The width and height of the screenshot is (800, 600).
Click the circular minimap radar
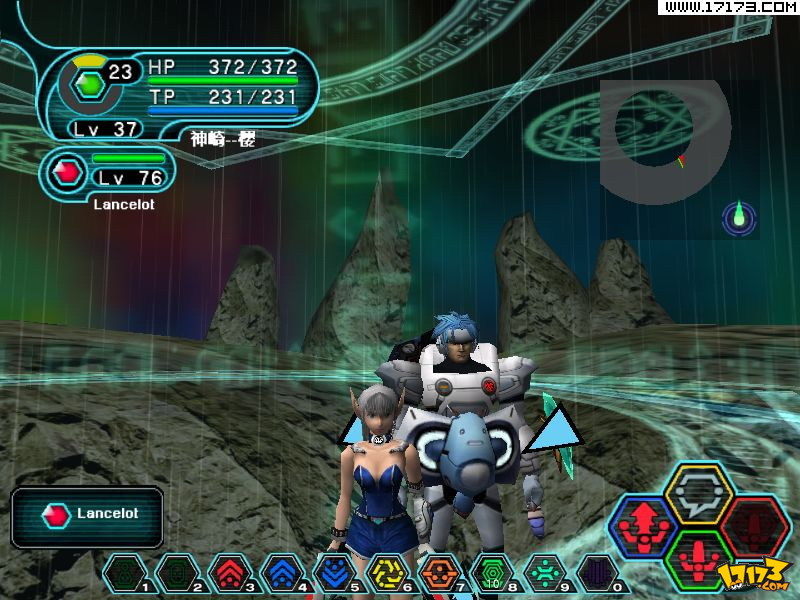click(665, 140)
